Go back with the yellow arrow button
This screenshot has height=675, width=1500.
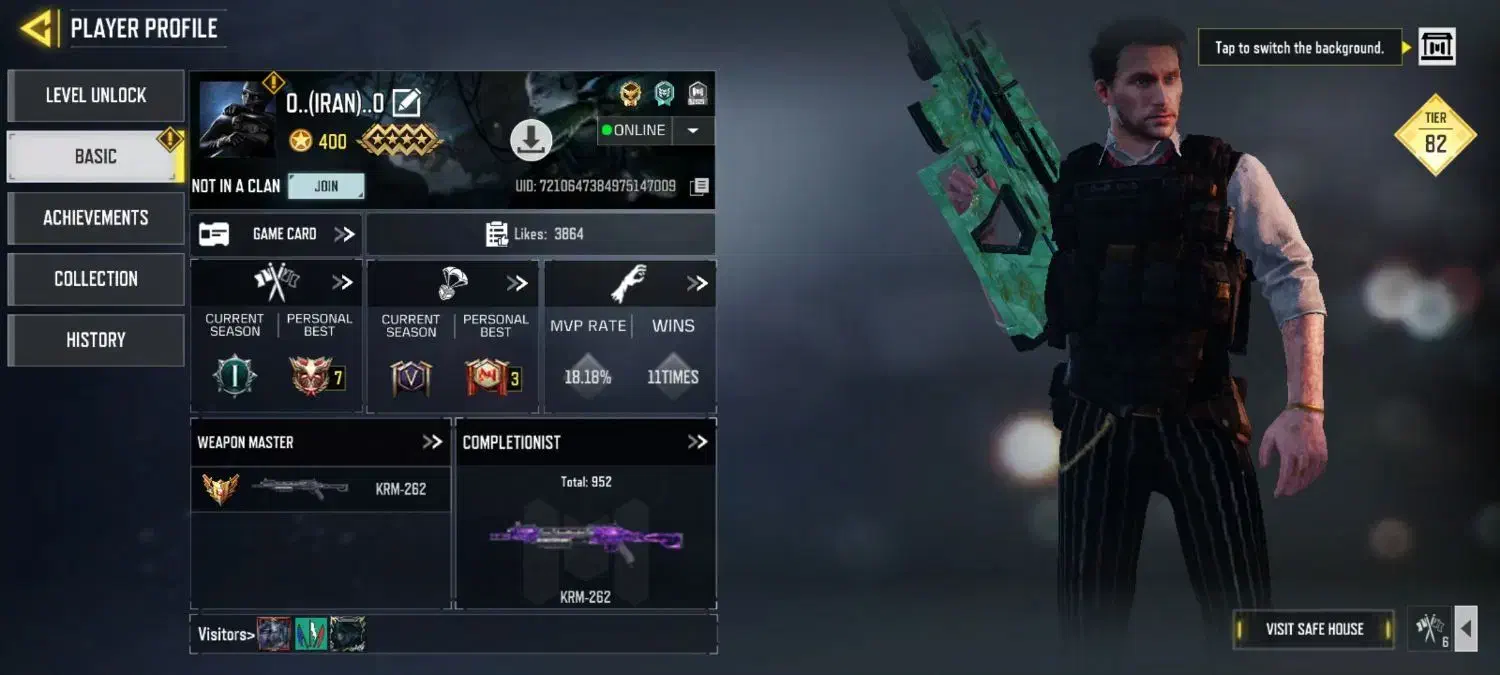pos(37,28)
